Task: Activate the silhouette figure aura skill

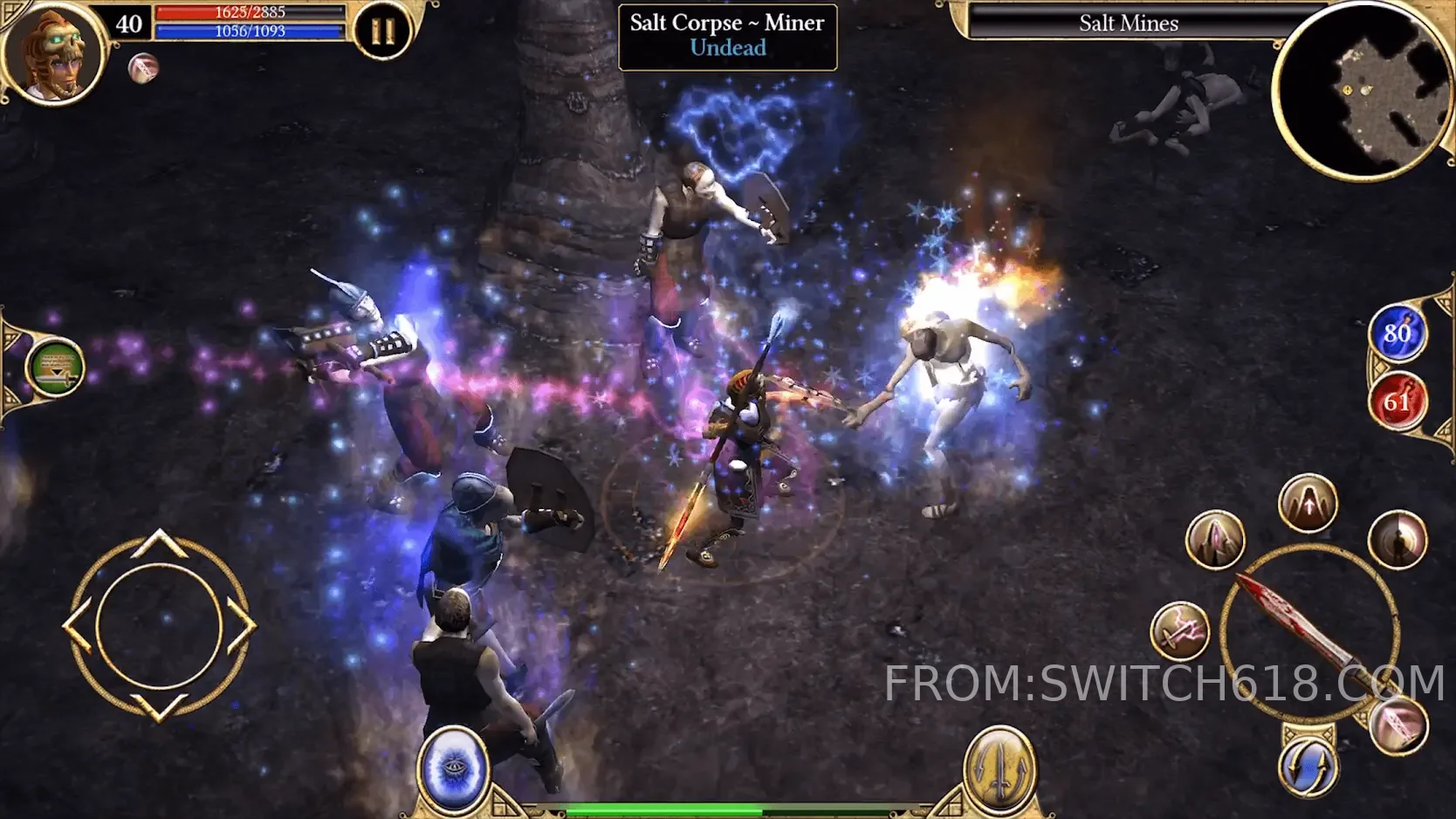Action: (x=1398, y=540)
